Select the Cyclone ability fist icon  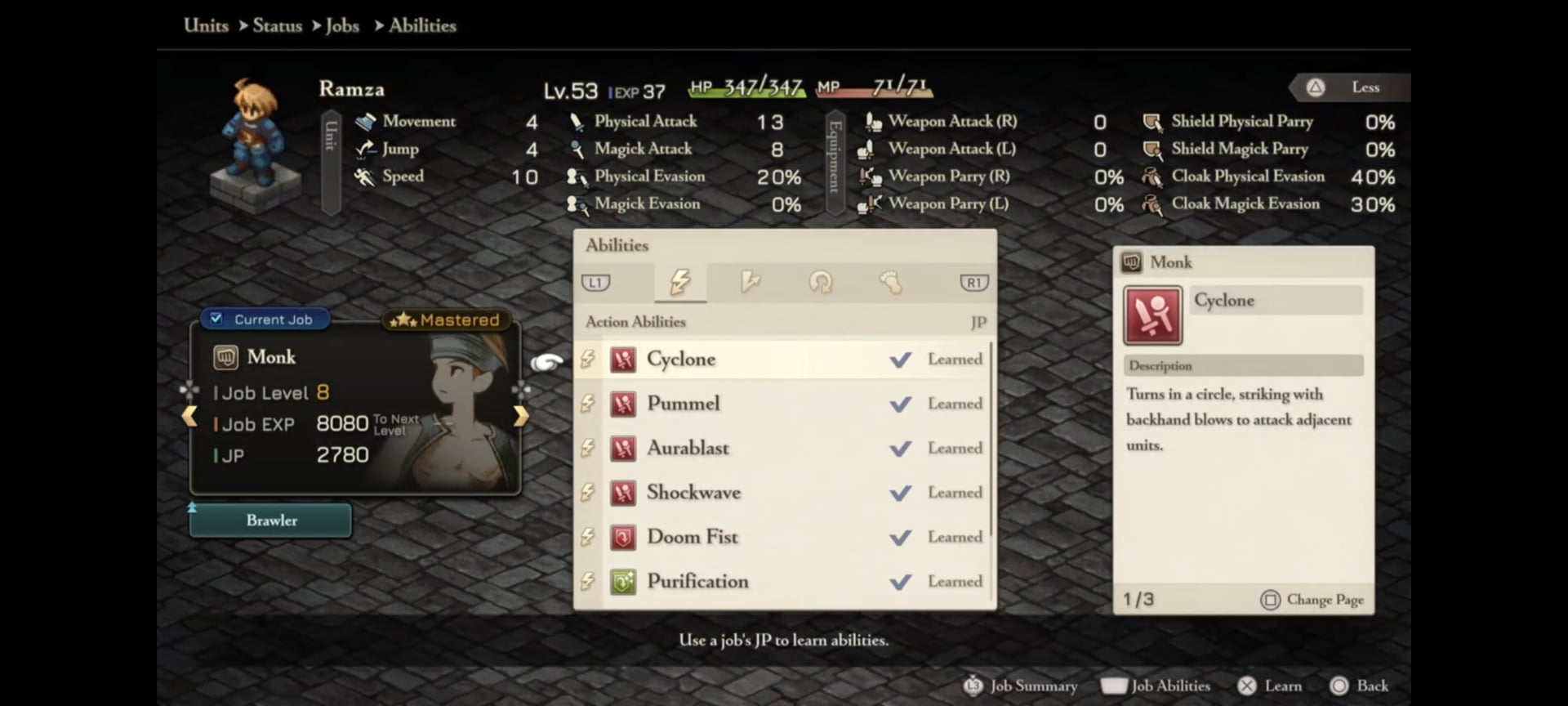point(624,360)
